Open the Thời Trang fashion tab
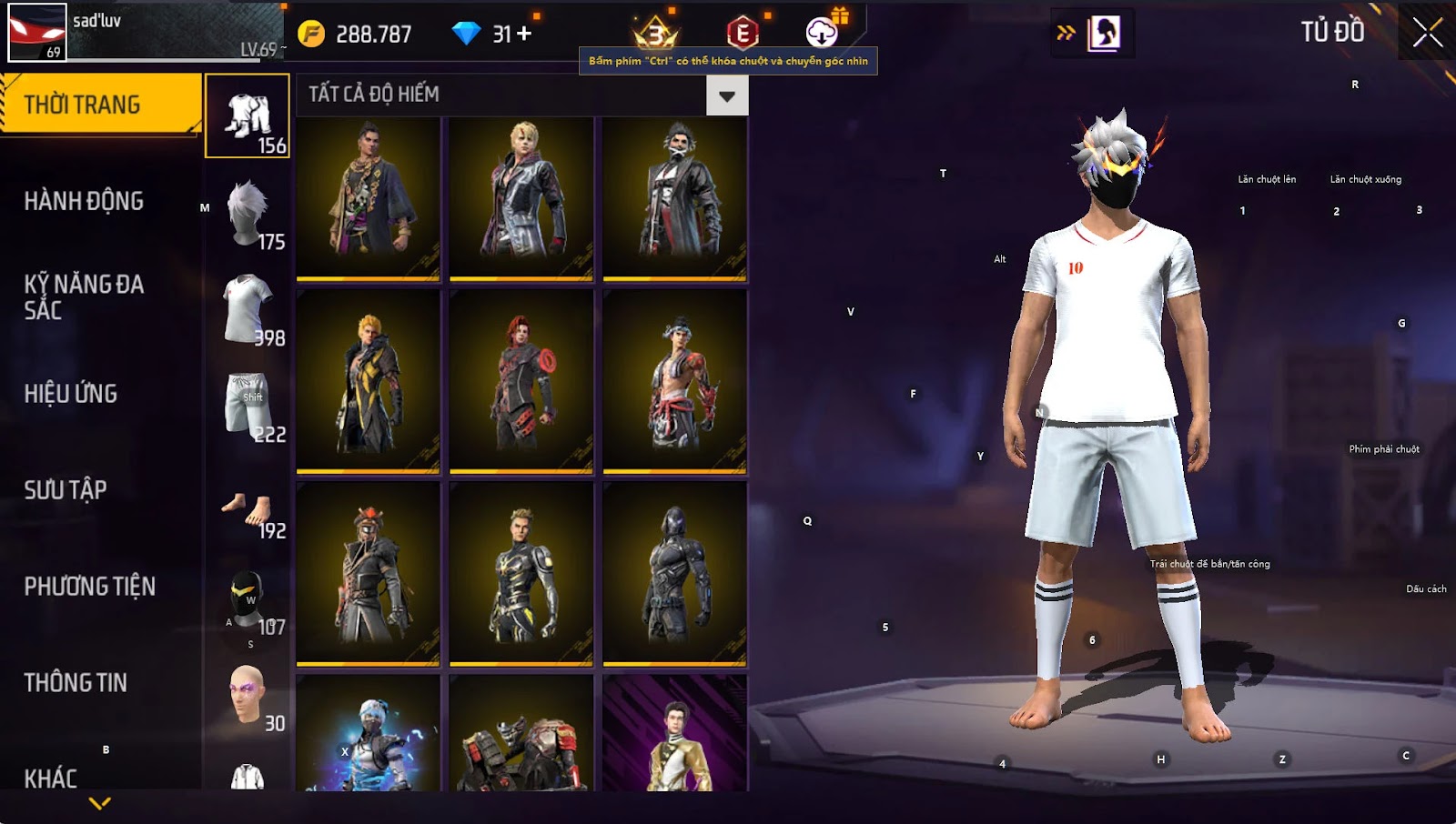This screenshot has width=1456, height=824. click(x=100, y=105)
